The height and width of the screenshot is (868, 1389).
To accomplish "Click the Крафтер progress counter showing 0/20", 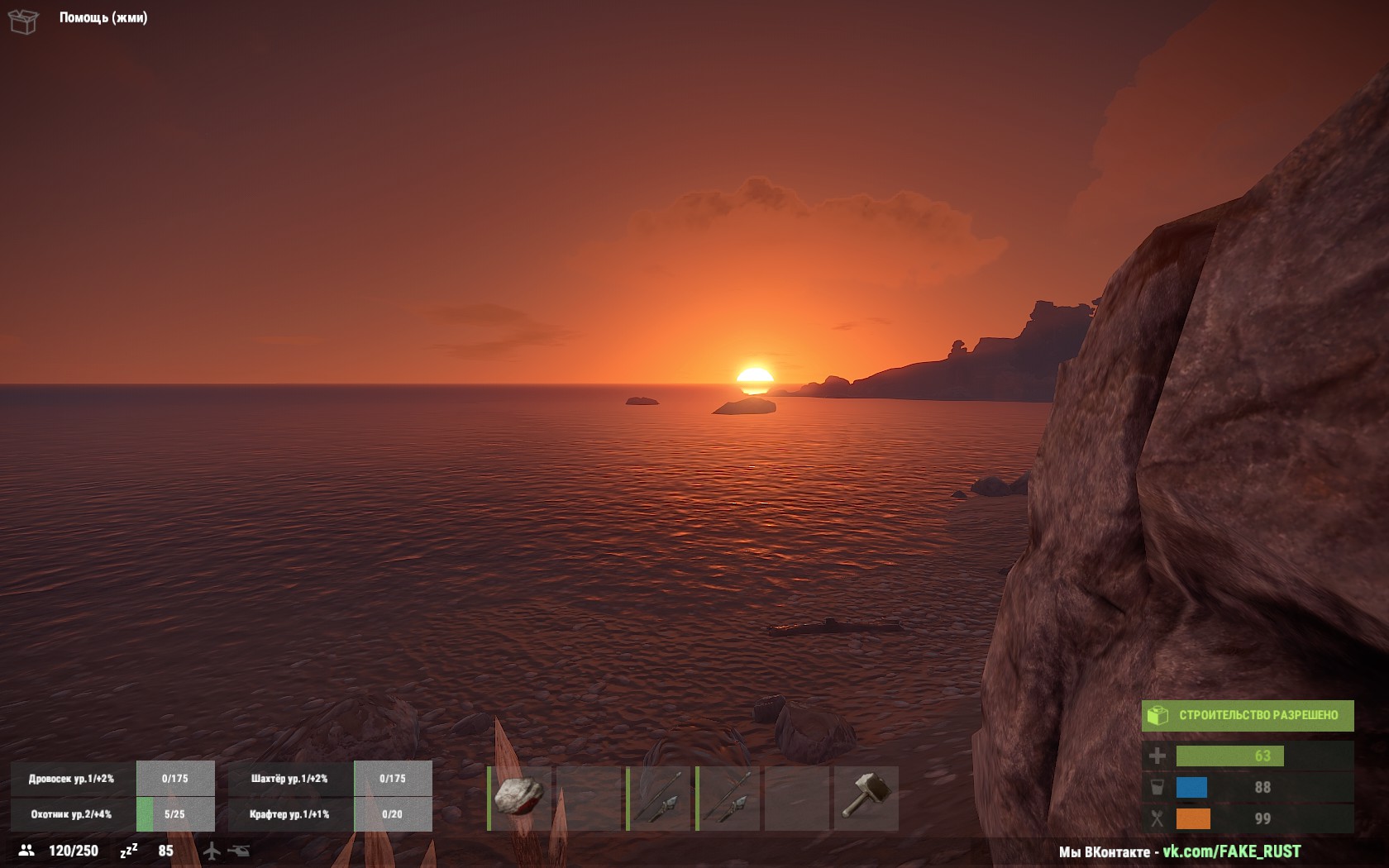I will 392,814.
